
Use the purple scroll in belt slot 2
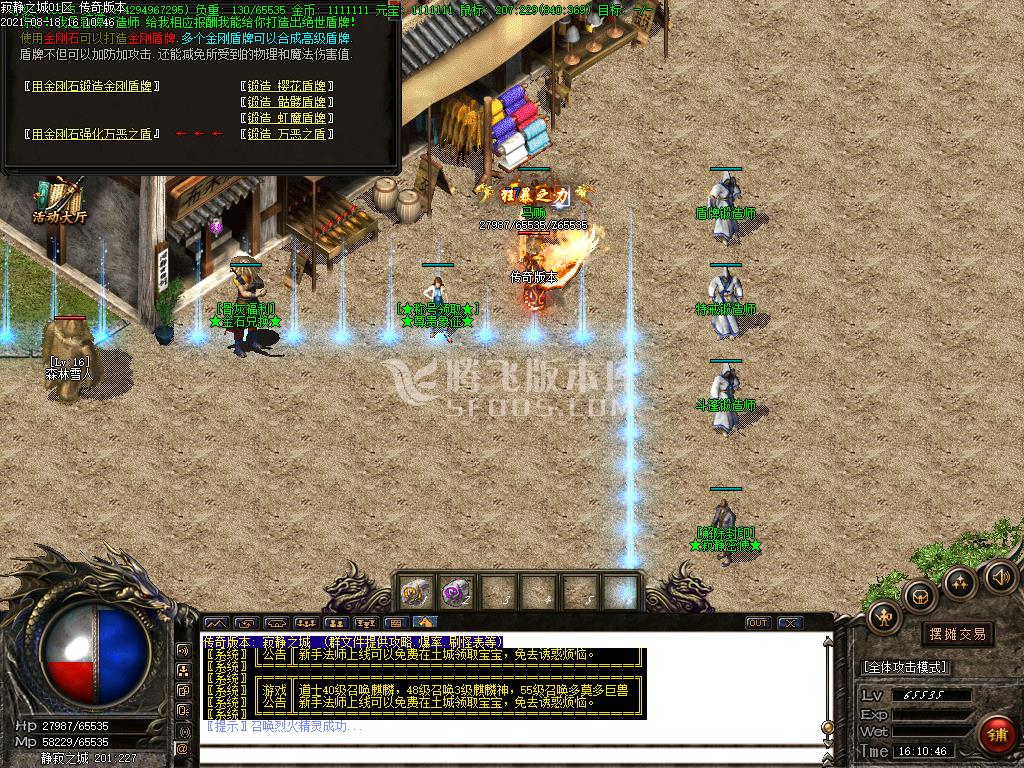tap(457, 593)
